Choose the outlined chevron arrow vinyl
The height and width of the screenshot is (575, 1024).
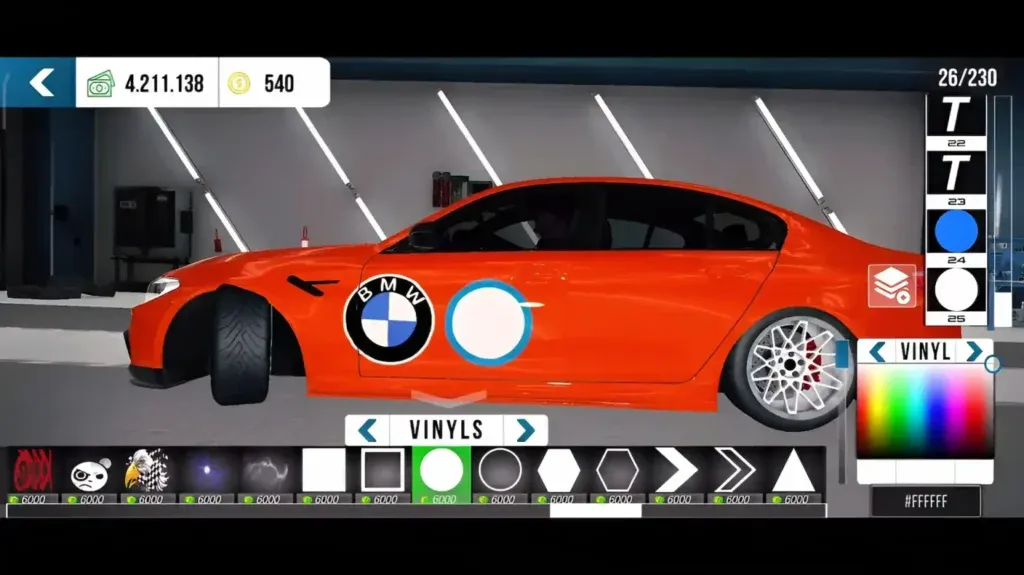[735, 470]
